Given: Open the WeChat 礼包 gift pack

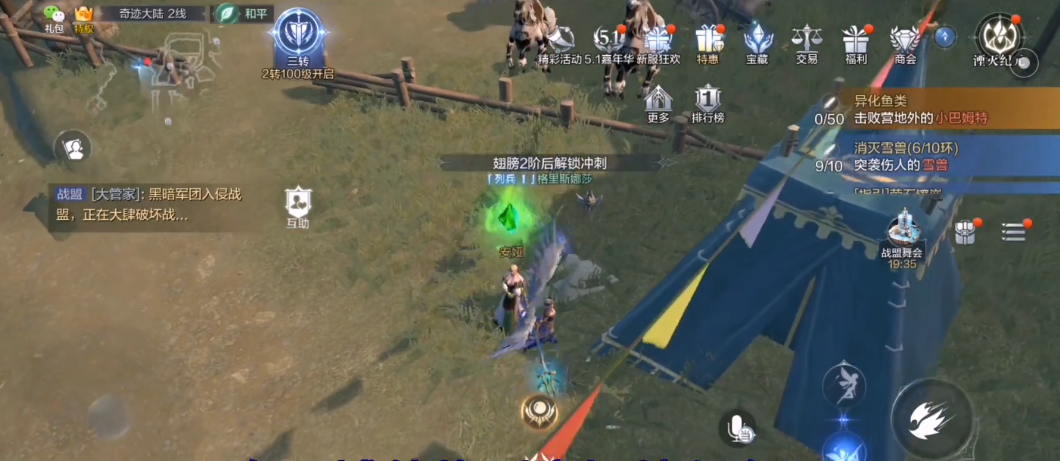Looking at the screenshot, I should point(54,16).
